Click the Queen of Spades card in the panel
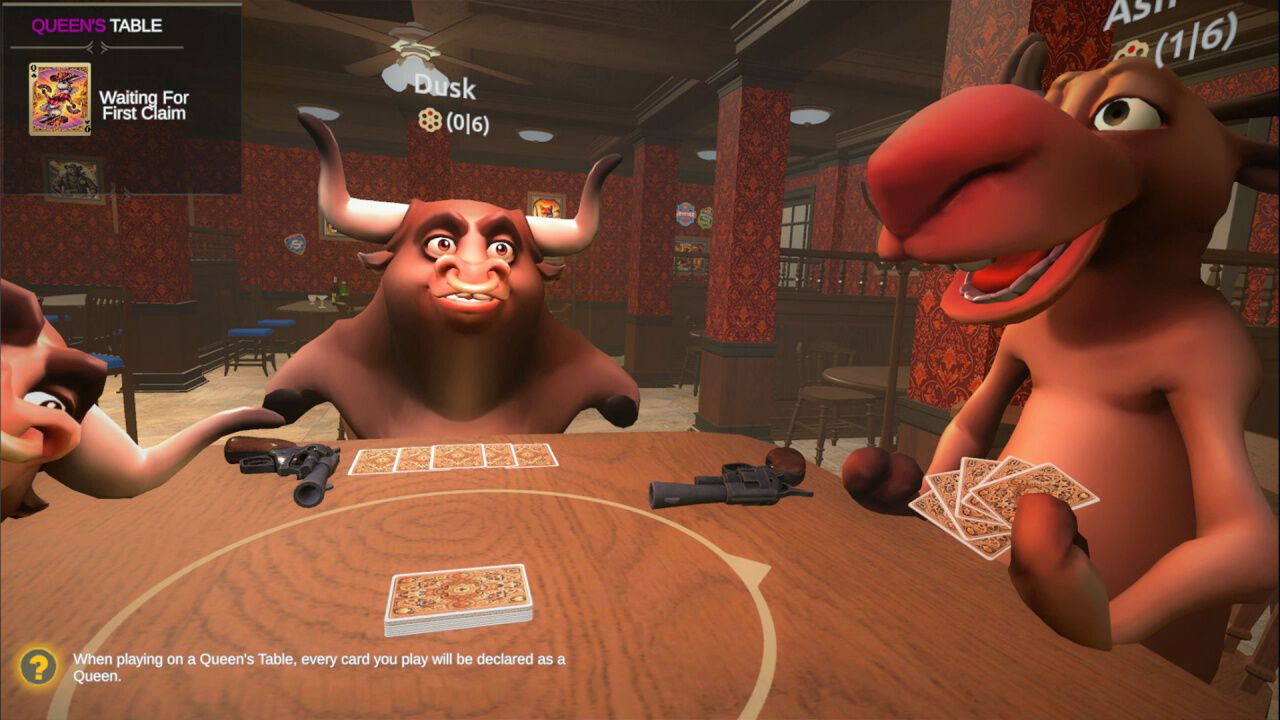1280x720 pixels. (x=60, y=100)
